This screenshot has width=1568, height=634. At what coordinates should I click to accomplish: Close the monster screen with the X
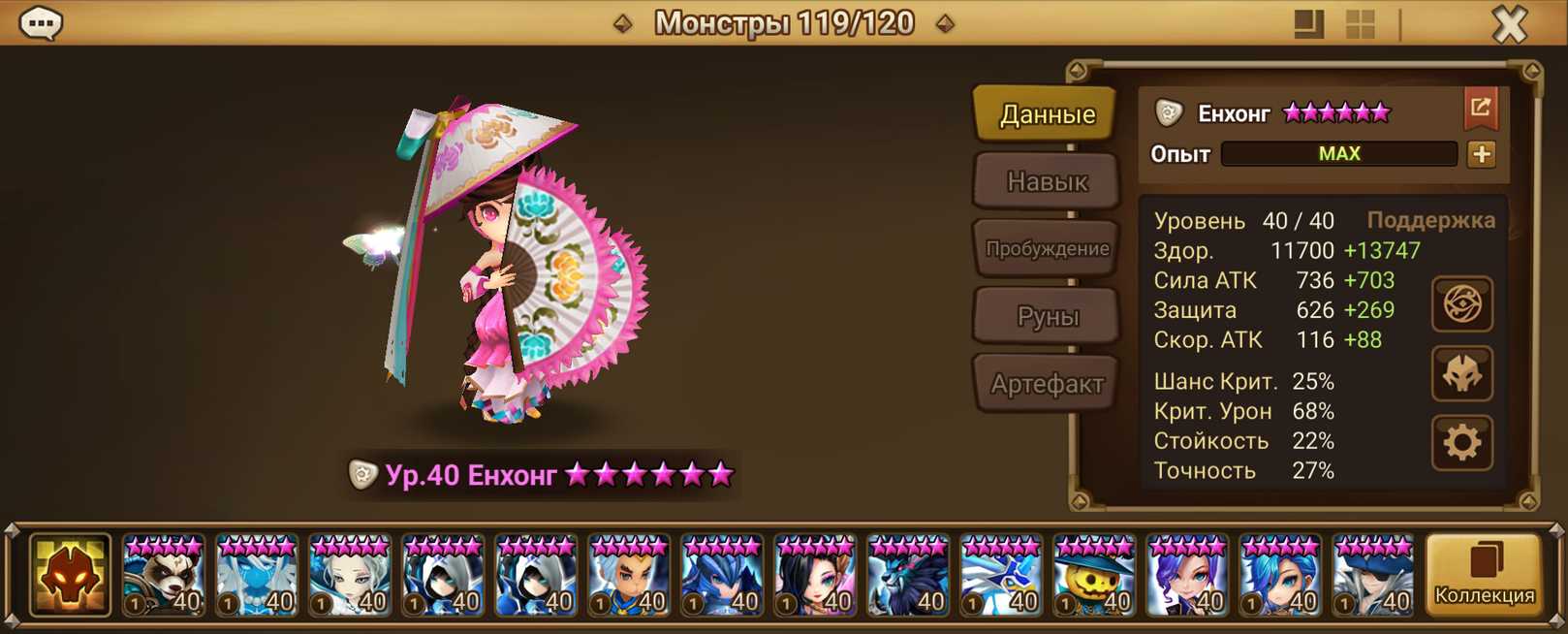(1509, 23)
